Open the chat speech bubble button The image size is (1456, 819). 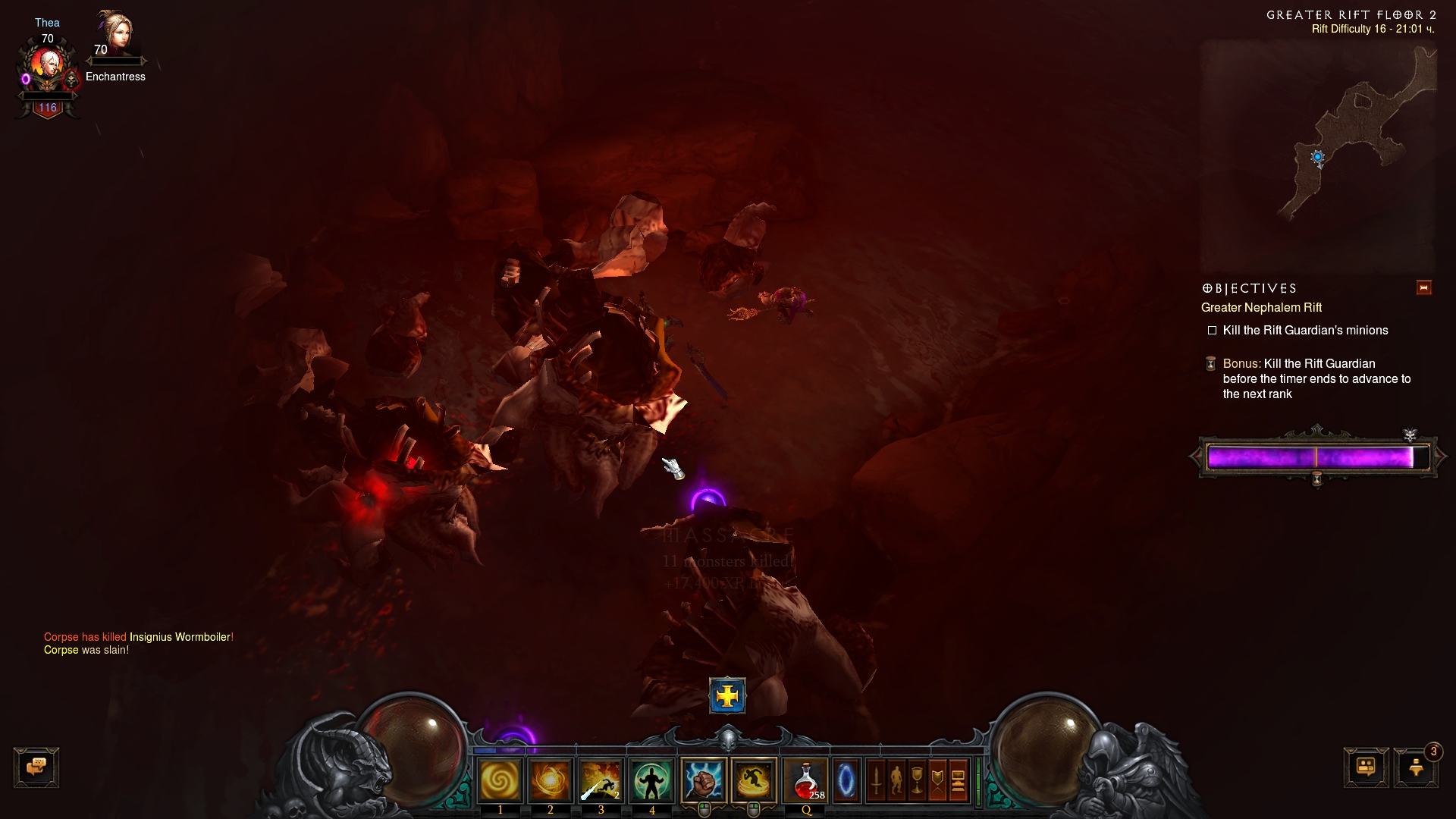36,767
